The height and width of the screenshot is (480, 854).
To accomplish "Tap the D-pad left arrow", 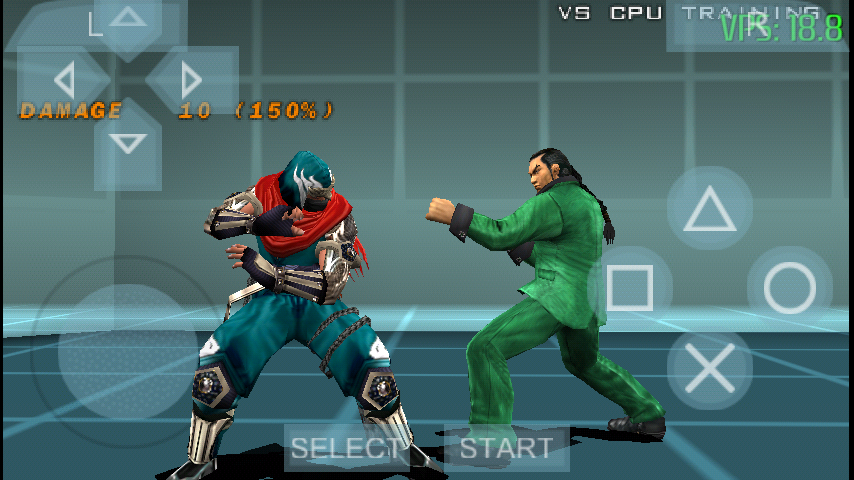I will point(63,80).
